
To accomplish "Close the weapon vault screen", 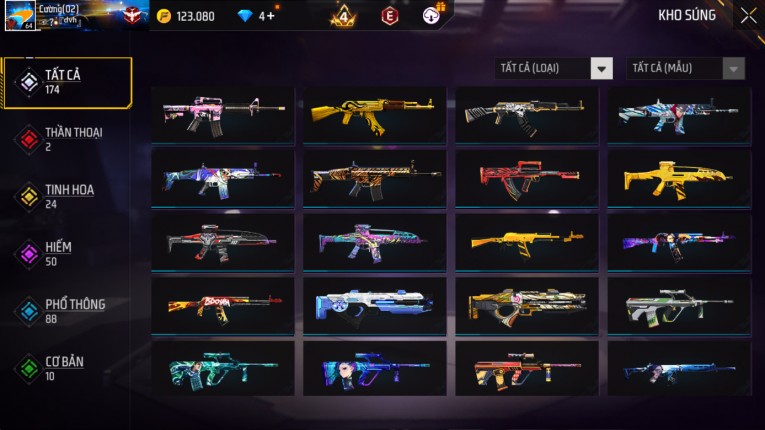I will click(748, 15).
